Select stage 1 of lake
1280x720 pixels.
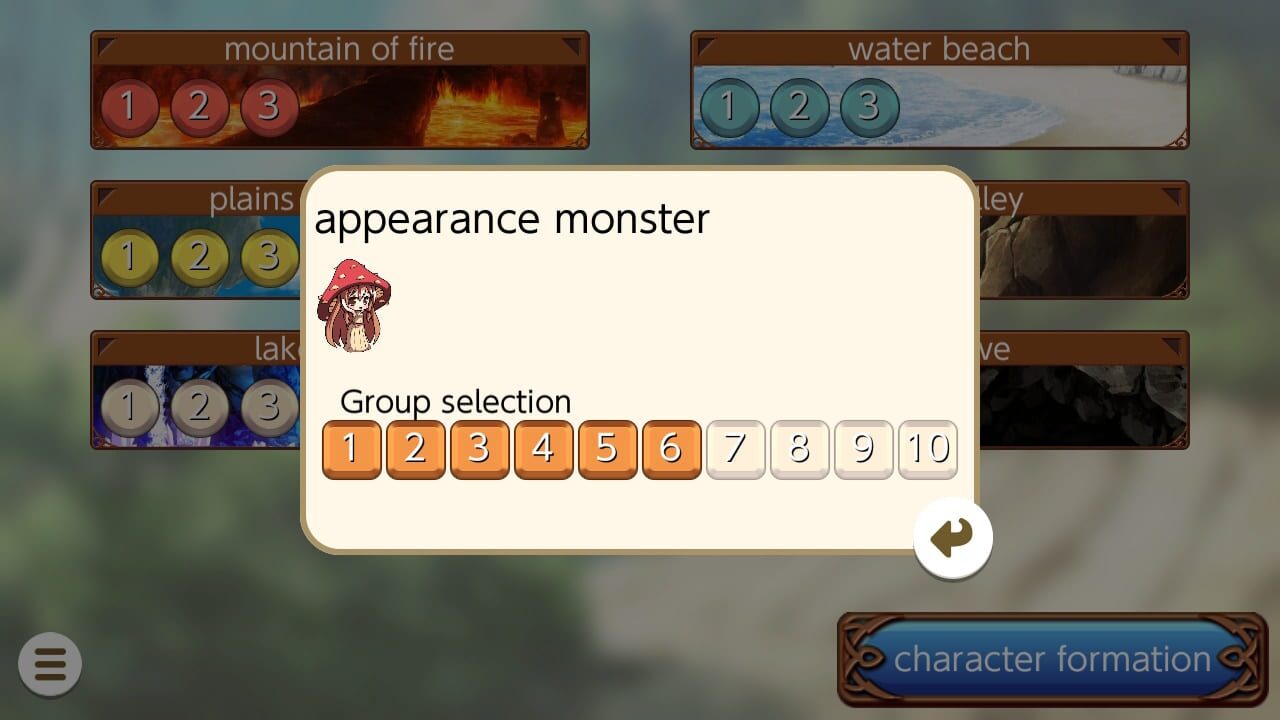click(128, 407)
